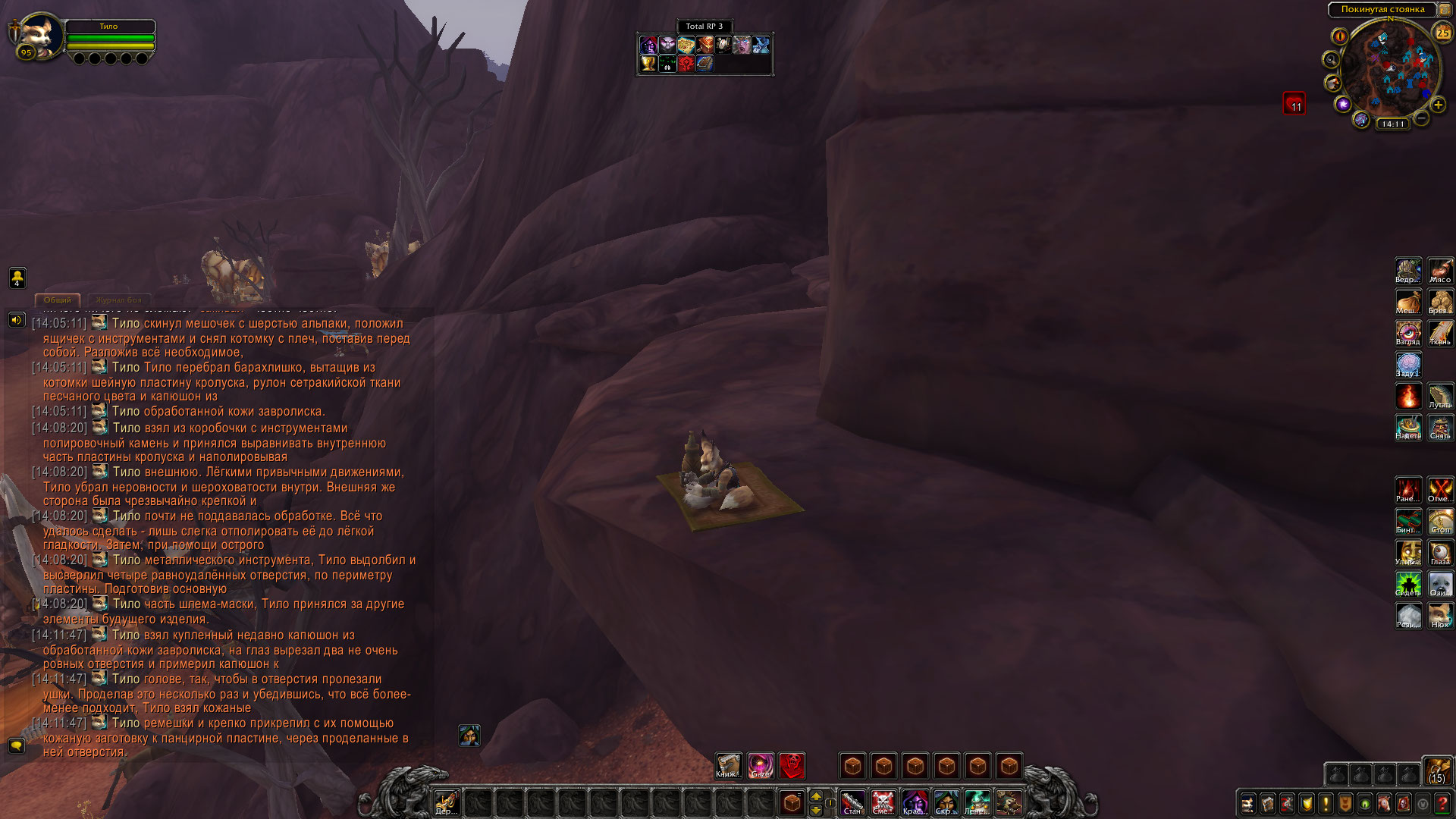This screenshot has height=819, width=1456.
Task: Click the fiery eye minimap button
Action: [x=1340, y=36]
